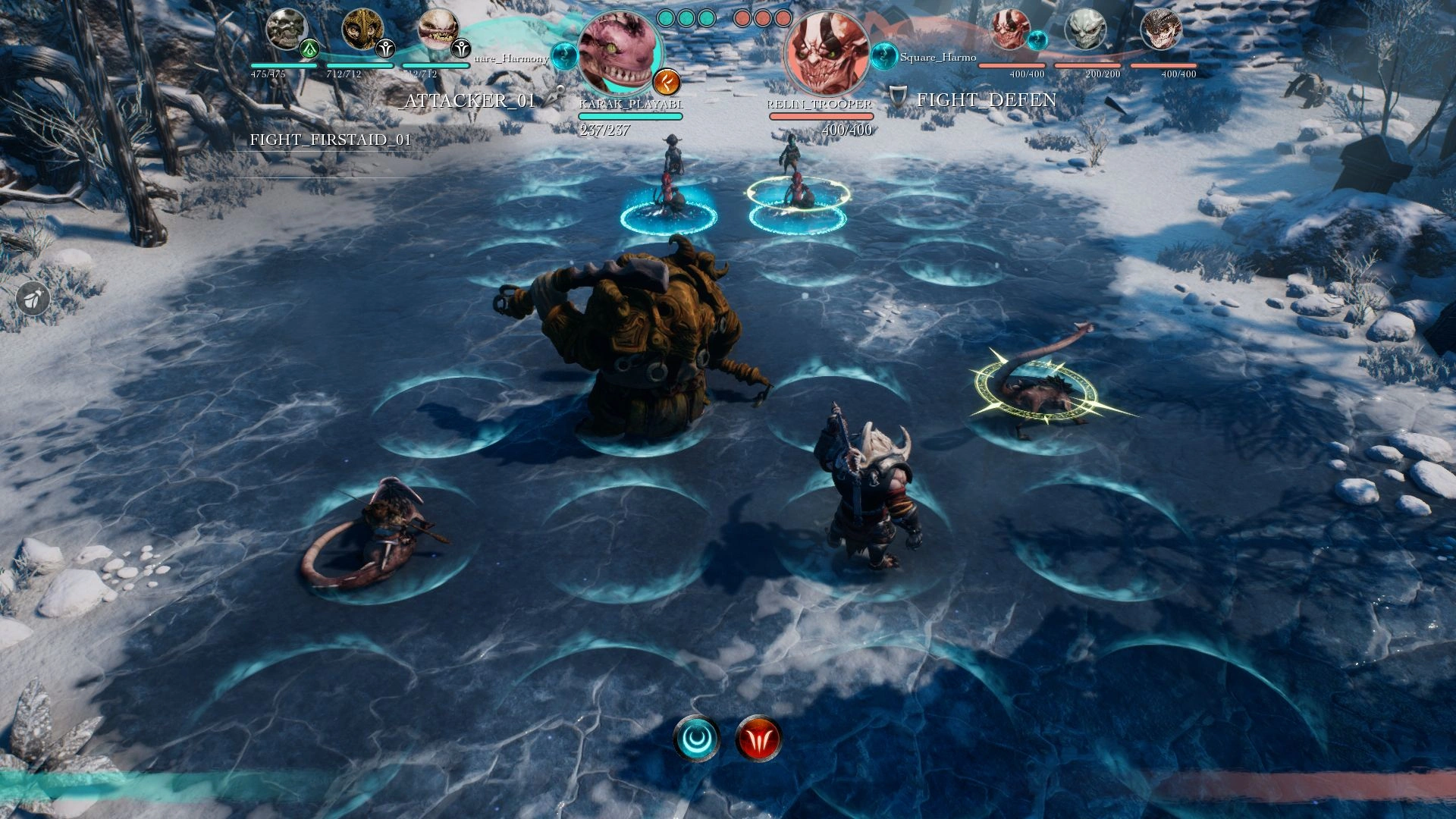This screenshot has height=819, width=1456.
Task: Open the beetle icon on left edge
Action: (33, 299)
